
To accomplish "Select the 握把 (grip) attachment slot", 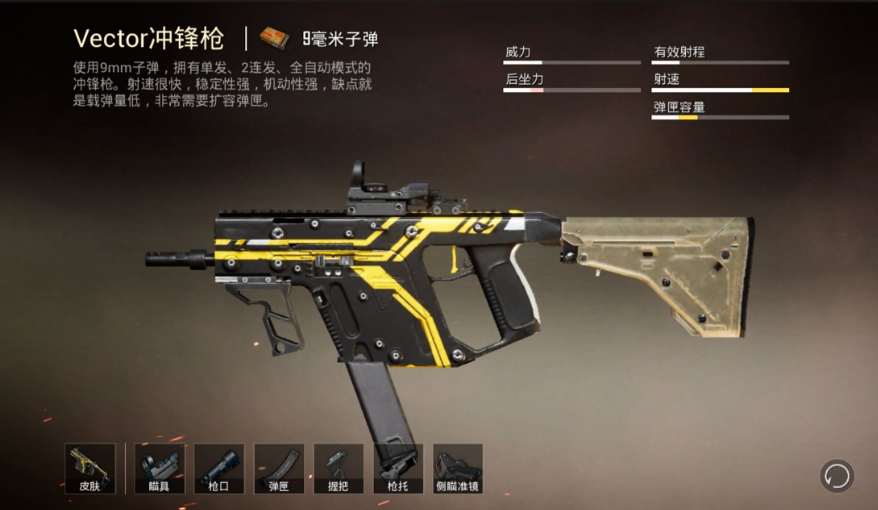I will [338, 469].
